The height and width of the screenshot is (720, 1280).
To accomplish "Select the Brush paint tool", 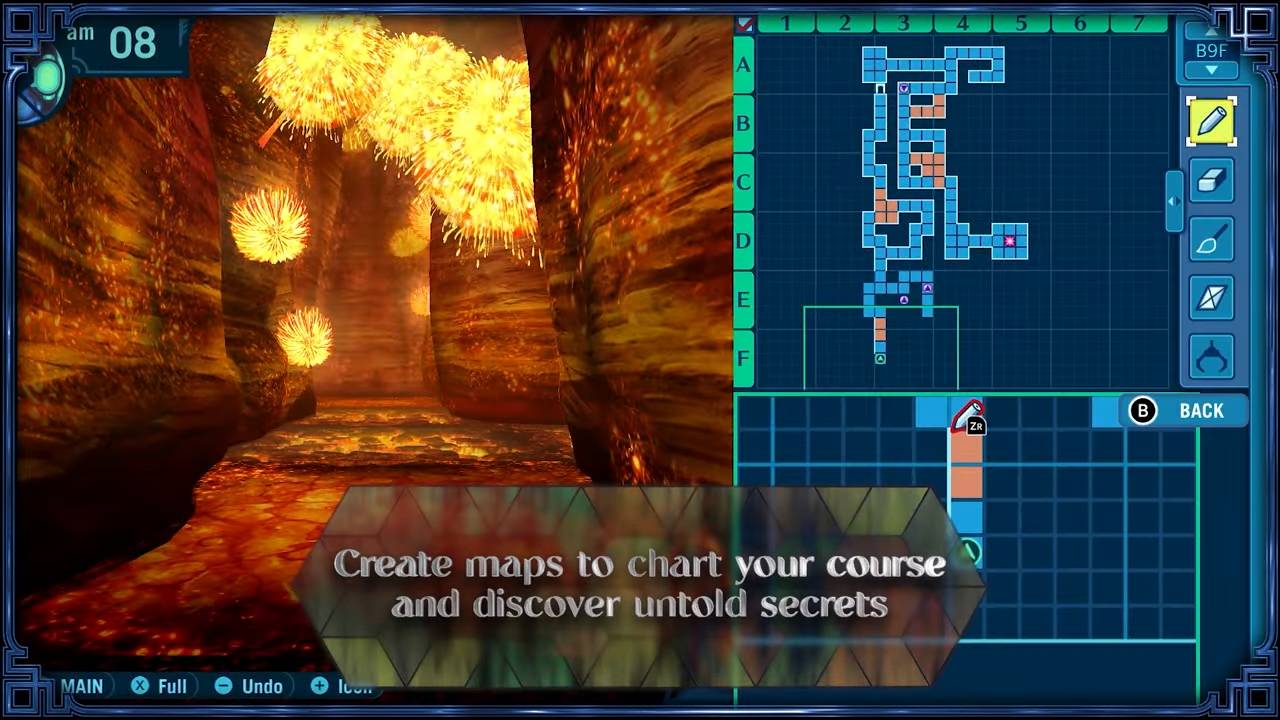I will [1211, 240].
